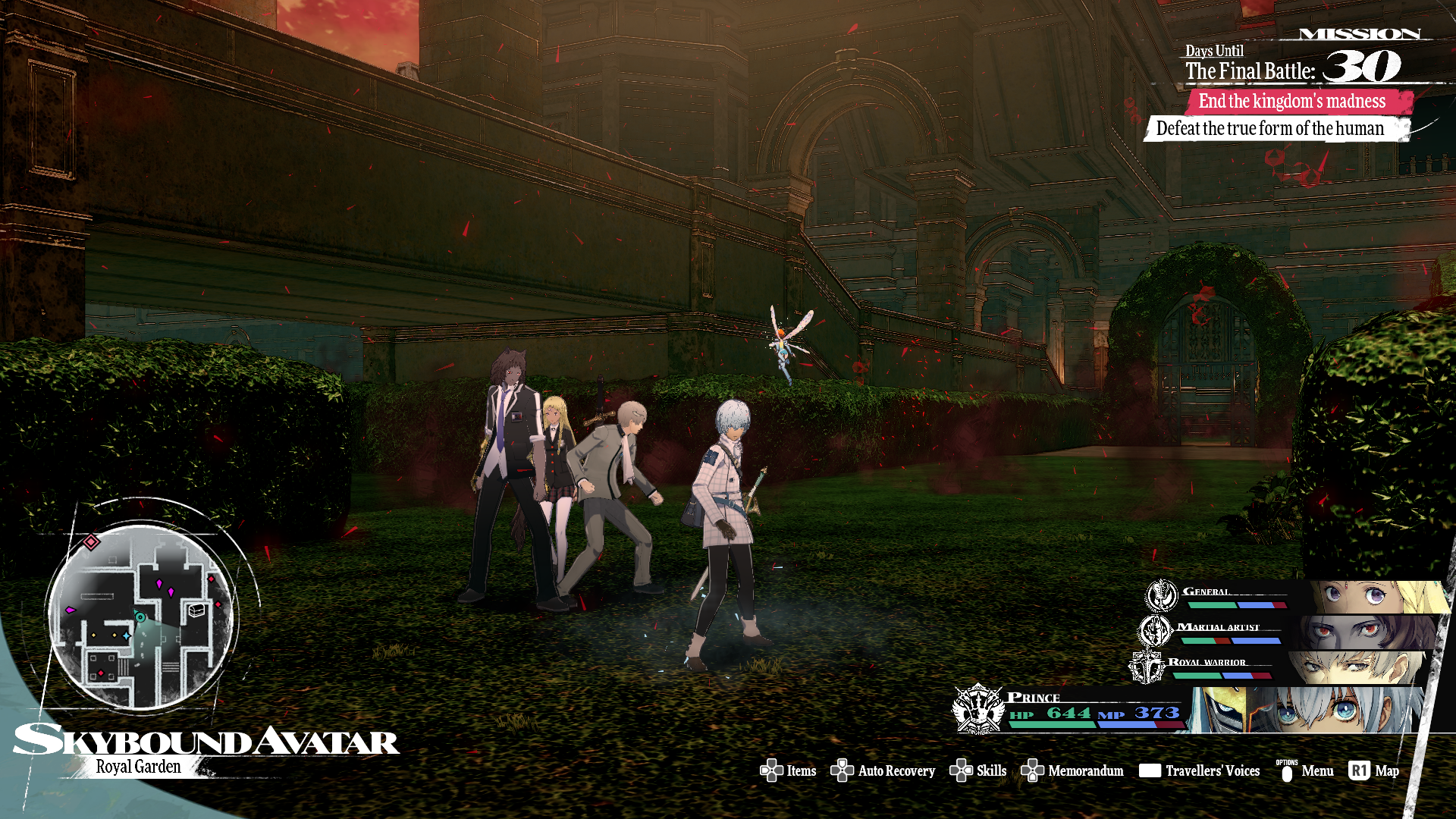Open the circular minimap
This screenshot has height=819, width=1456.
(141, 616)
